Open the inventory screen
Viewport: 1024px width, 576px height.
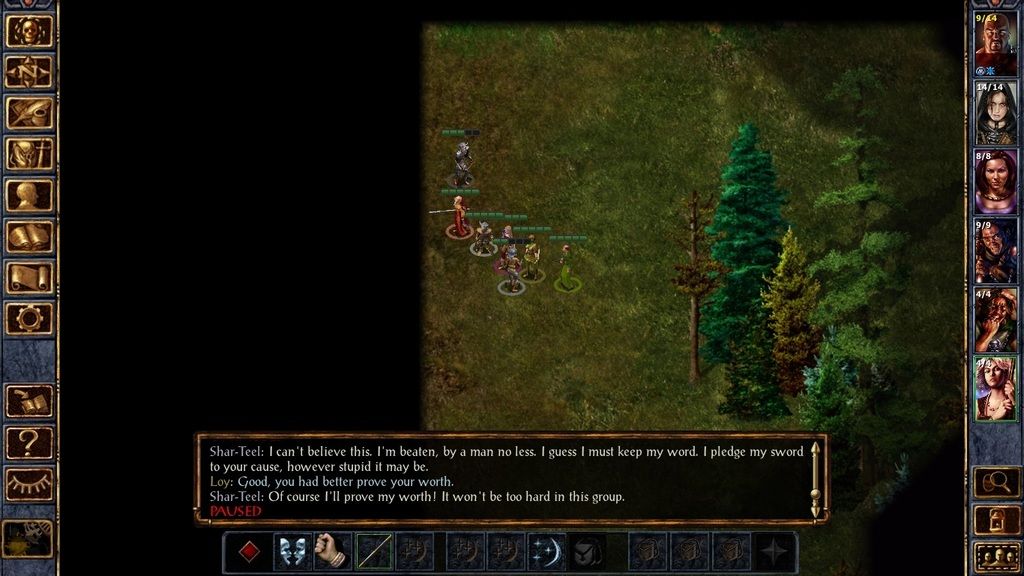click(29, 154)
